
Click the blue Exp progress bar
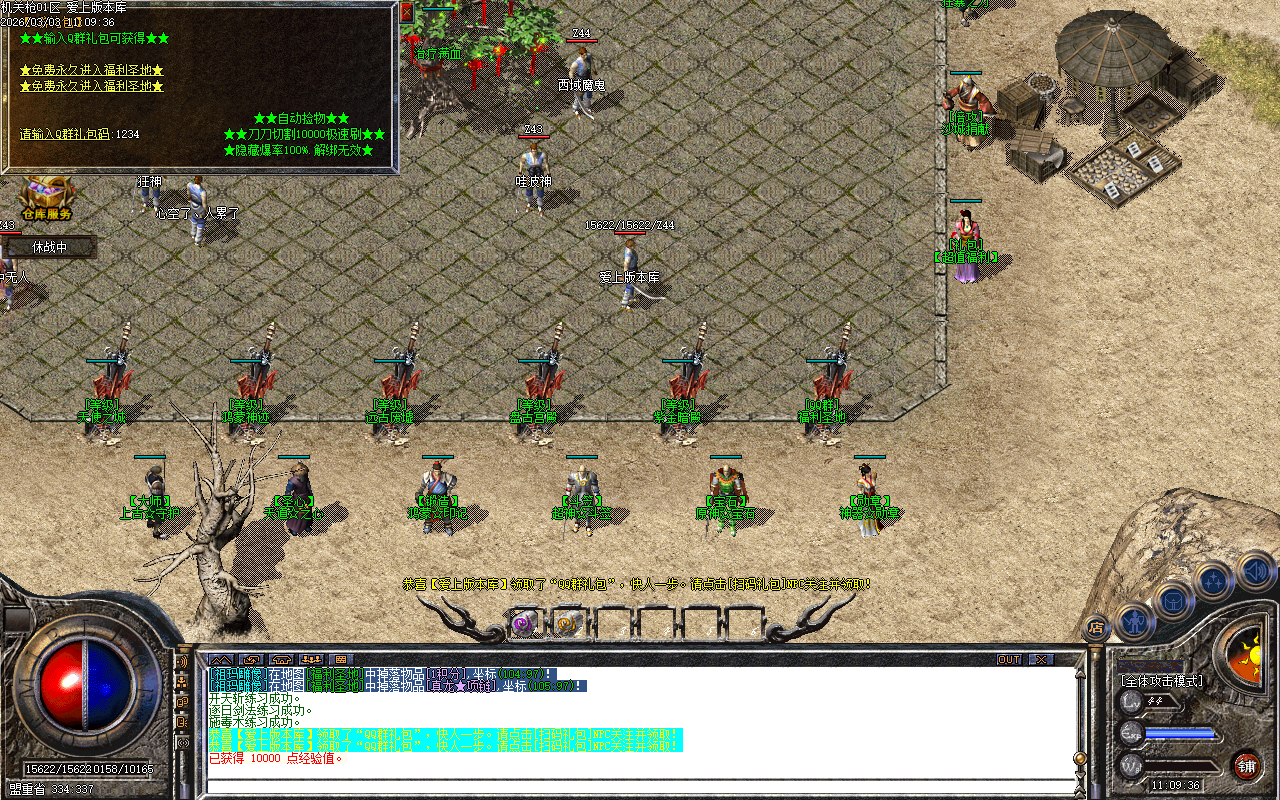[1179, 732]
